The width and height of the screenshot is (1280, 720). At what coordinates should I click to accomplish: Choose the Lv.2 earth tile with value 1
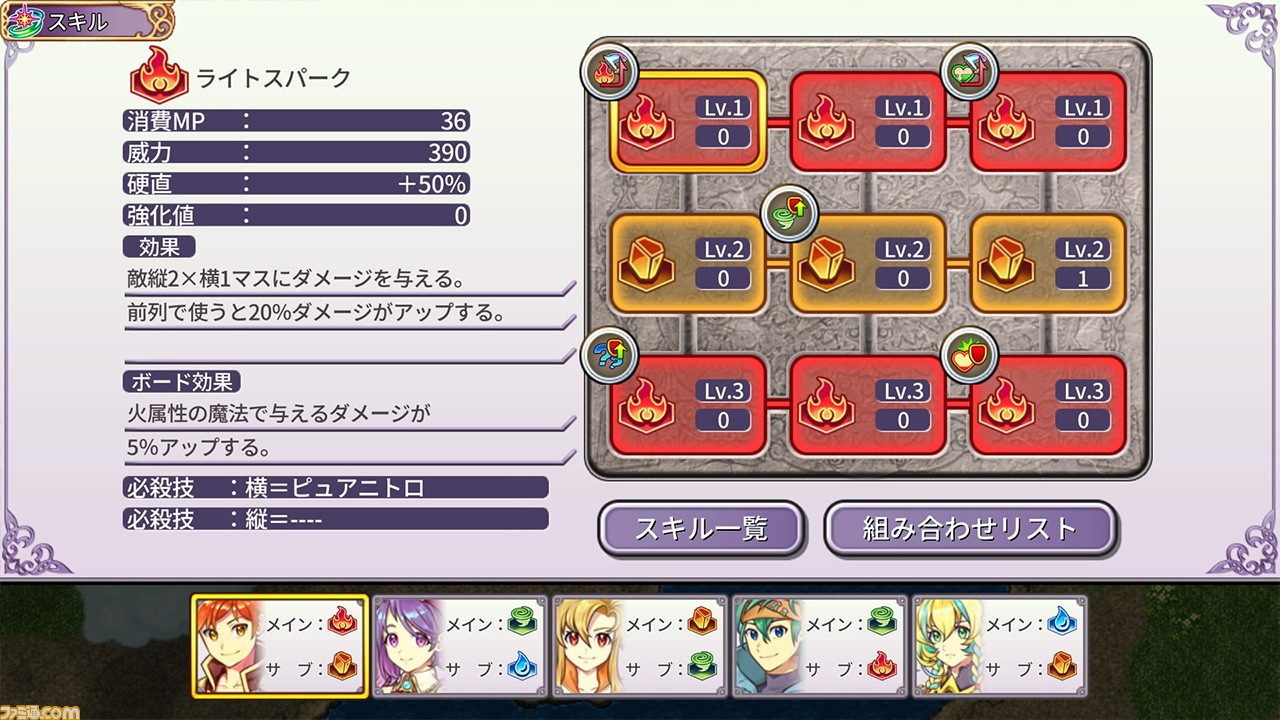pyautogui.click(x=1048, y=263)
